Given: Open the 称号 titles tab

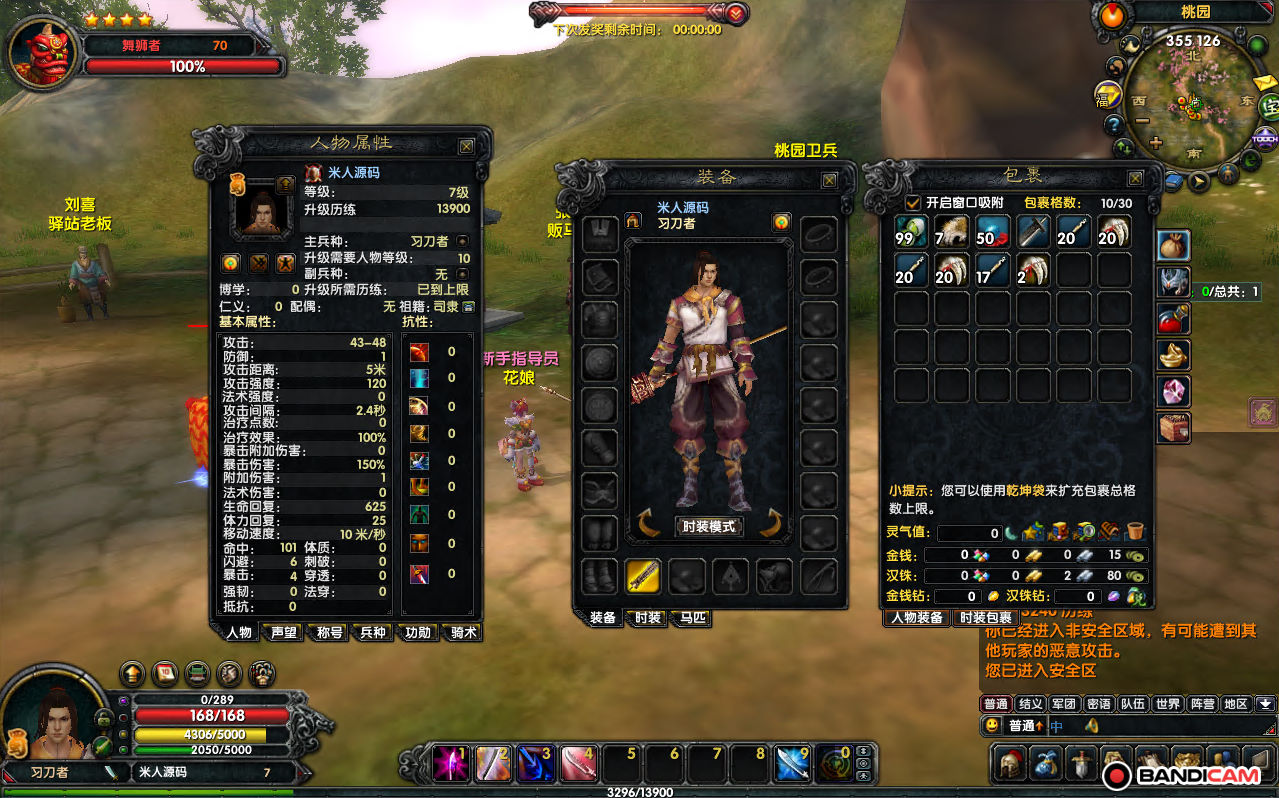Looking at the screenshot, I should [329, 632].
